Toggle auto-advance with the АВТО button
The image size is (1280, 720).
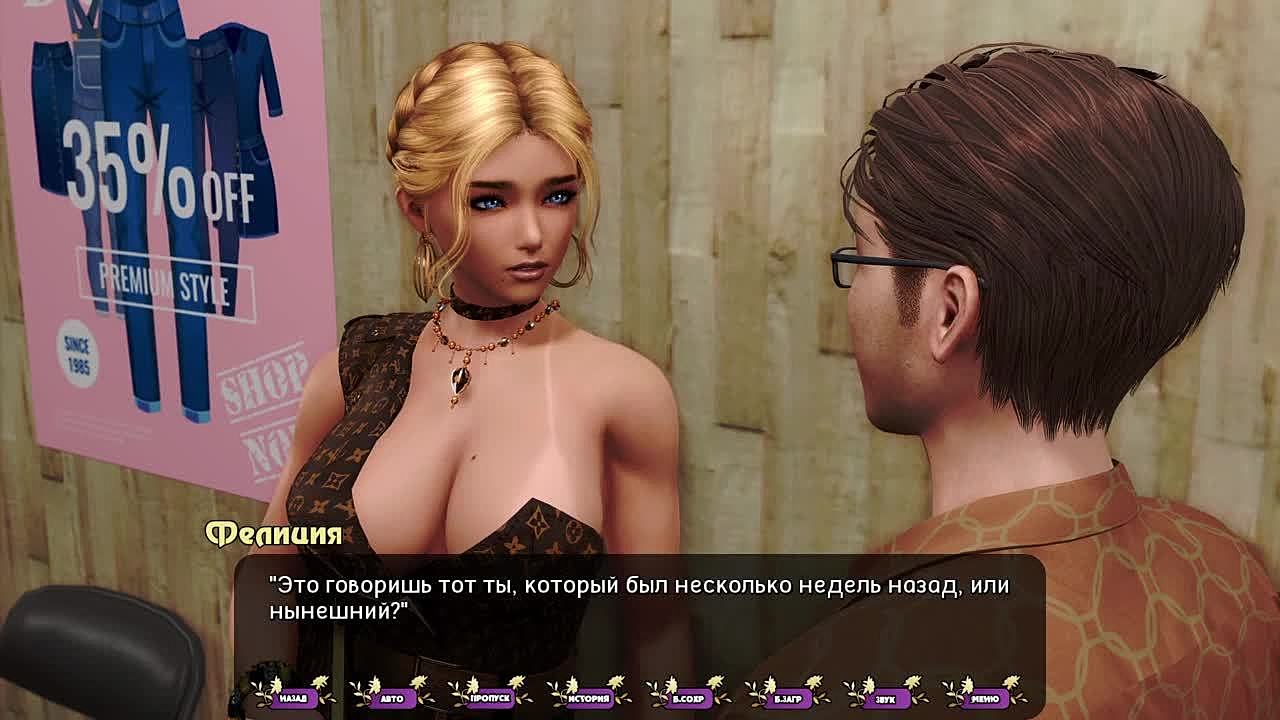[x=391, y=697]
